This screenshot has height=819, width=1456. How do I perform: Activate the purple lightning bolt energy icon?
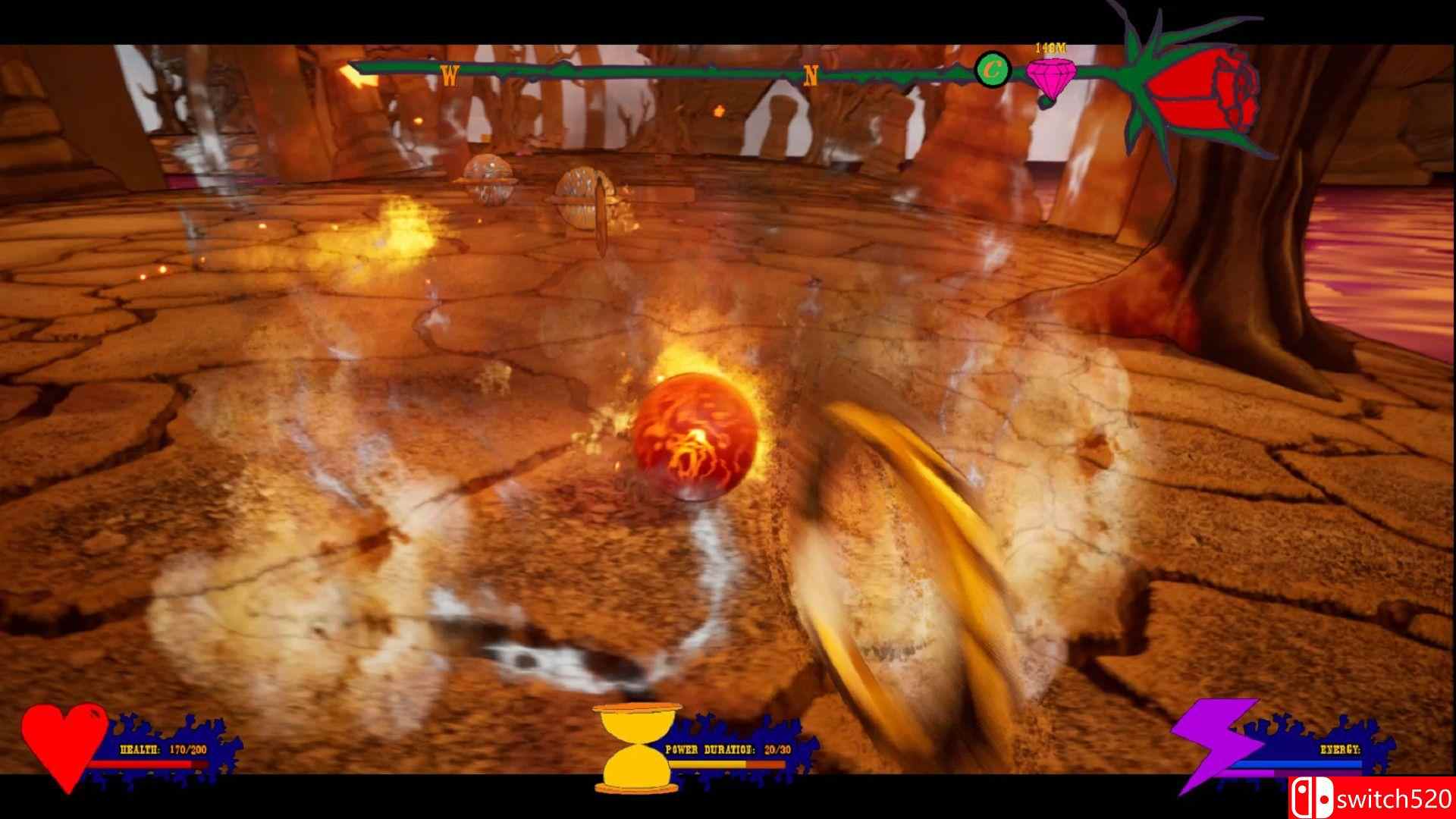1210,743
